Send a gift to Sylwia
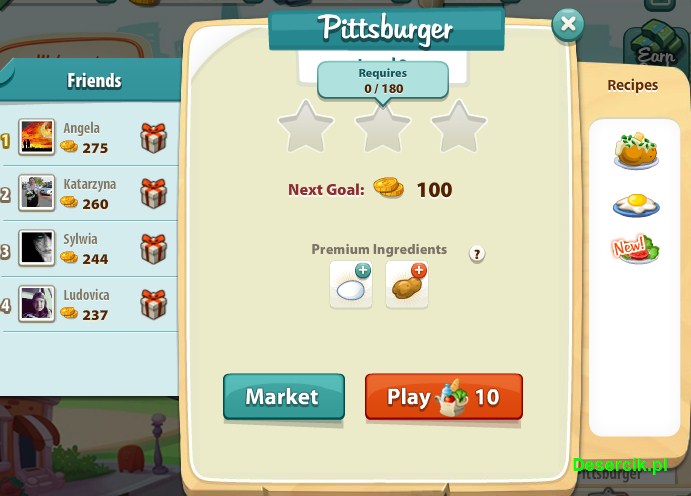Image resolution: width=691 pixels, height=496 pixels. [x=153, y=247]
